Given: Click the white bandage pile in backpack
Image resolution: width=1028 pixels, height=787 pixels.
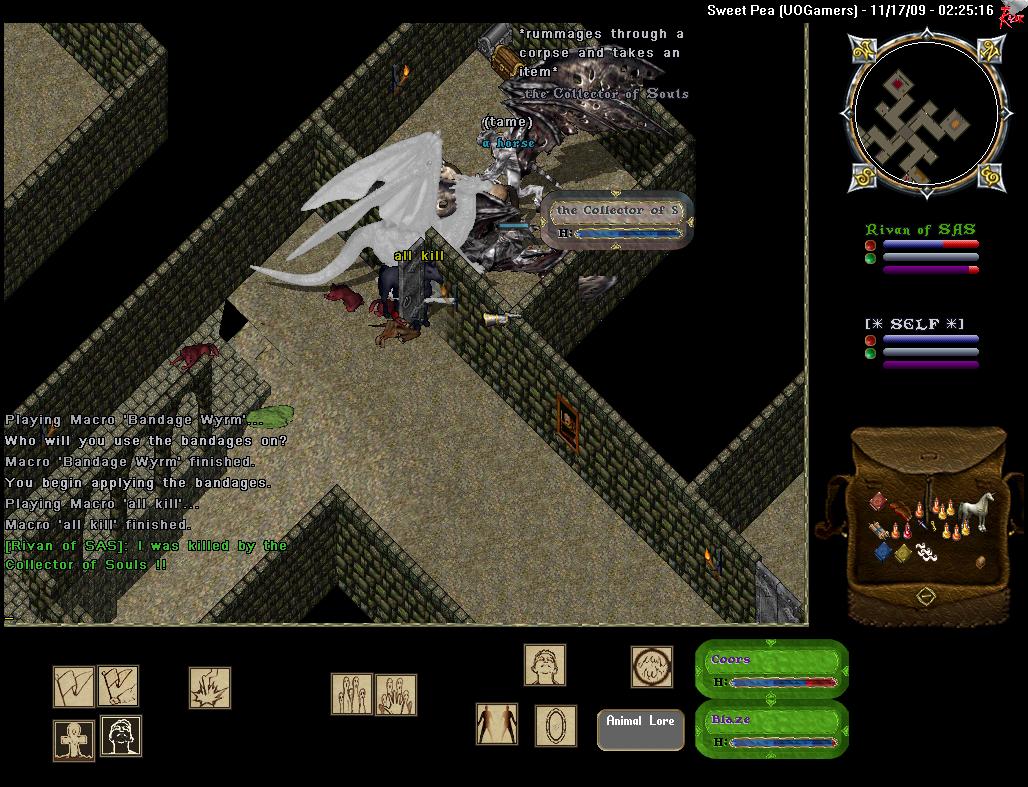Looking at the screenshot, I should (x=925, y=550).
